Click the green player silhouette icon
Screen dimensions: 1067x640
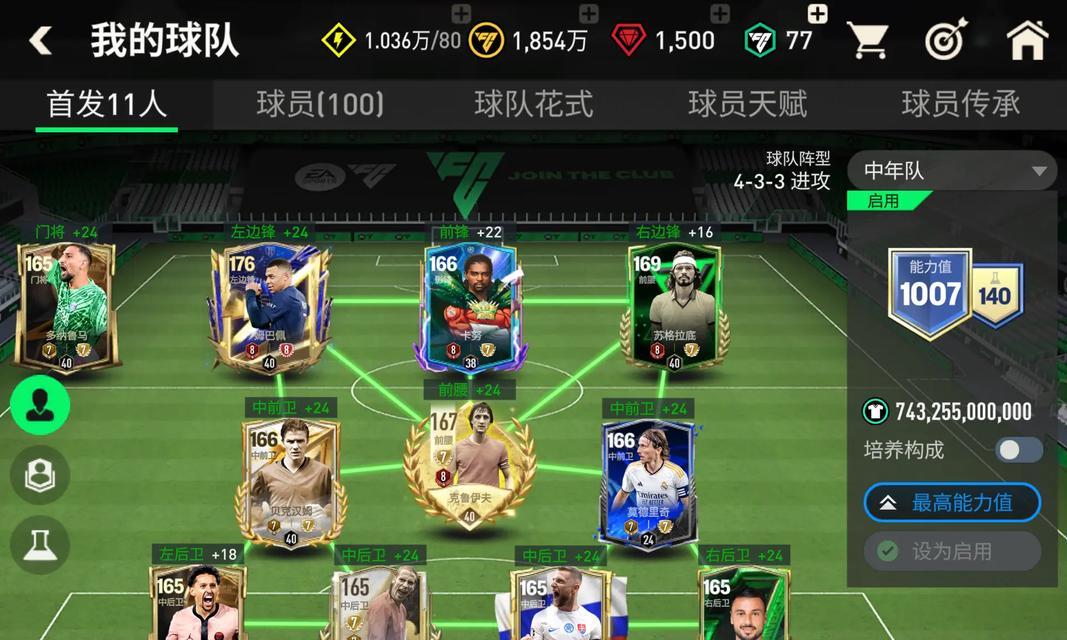pyautogui.click(x=40, y=405)
